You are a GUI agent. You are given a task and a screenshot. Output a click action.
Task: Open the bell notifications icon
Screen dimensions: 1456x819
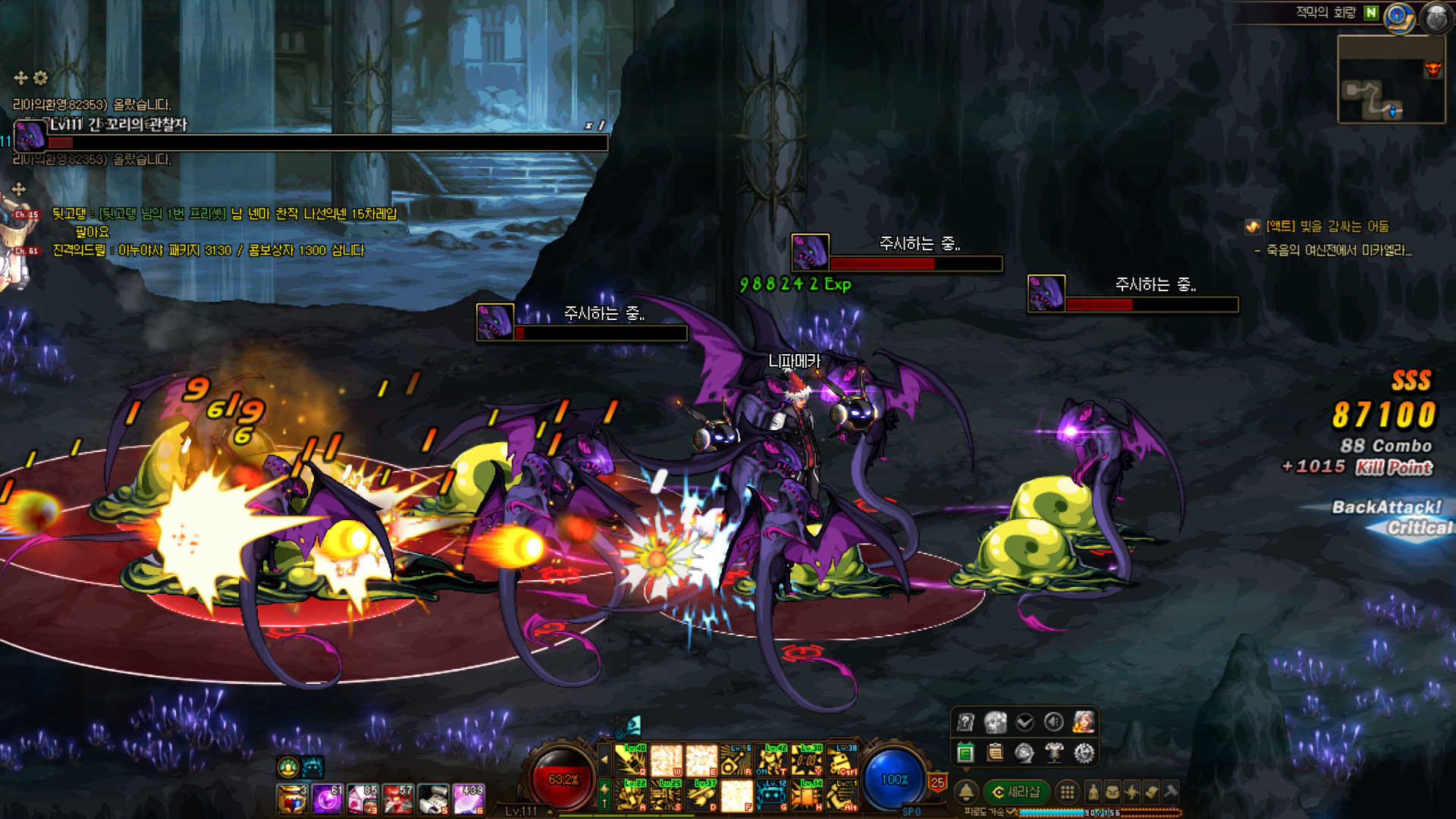tap(965, 792)
